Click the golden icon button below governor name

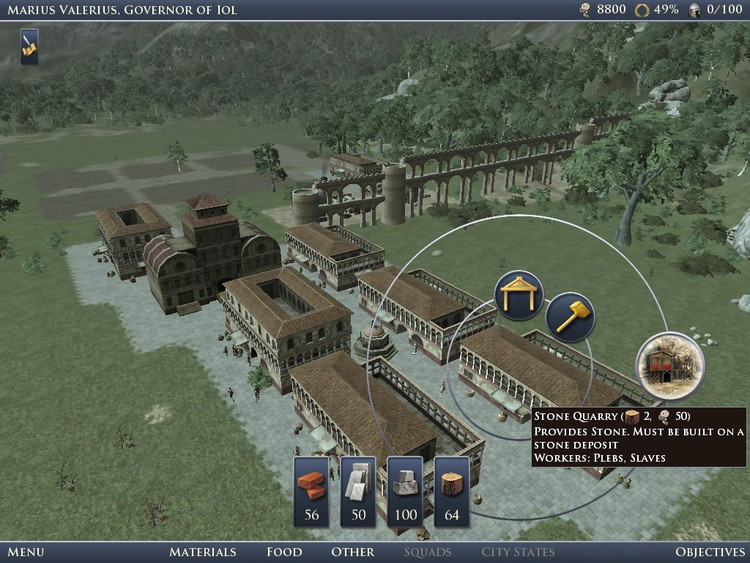tap(30, 46)
